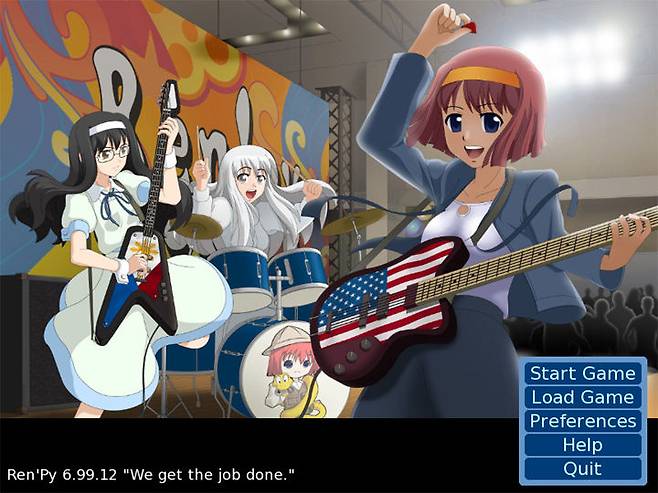Open the Load Game screen
Image resolution: width=658 pixels, height=493 pixels.
[583, 397]
